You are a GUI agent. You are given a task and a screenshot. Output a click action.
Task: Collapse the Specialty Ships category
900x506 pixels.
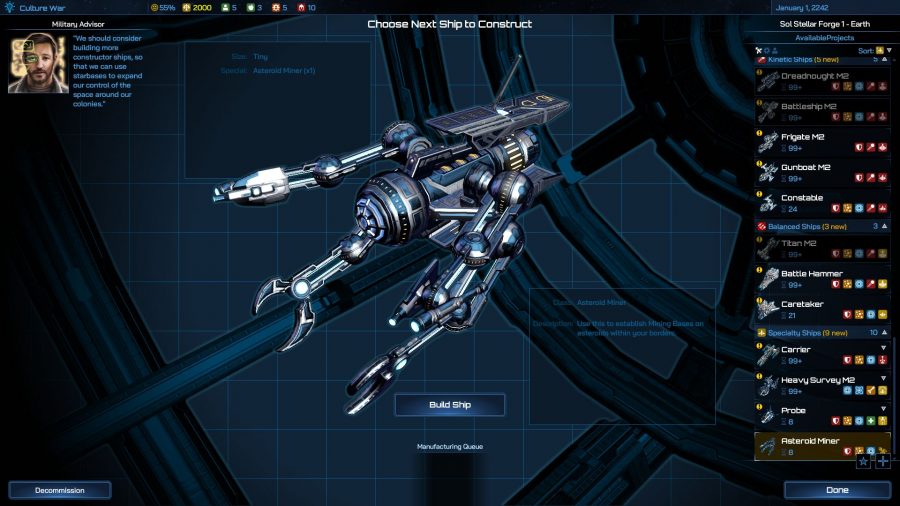pyautogui.click(x=884, y=332)
